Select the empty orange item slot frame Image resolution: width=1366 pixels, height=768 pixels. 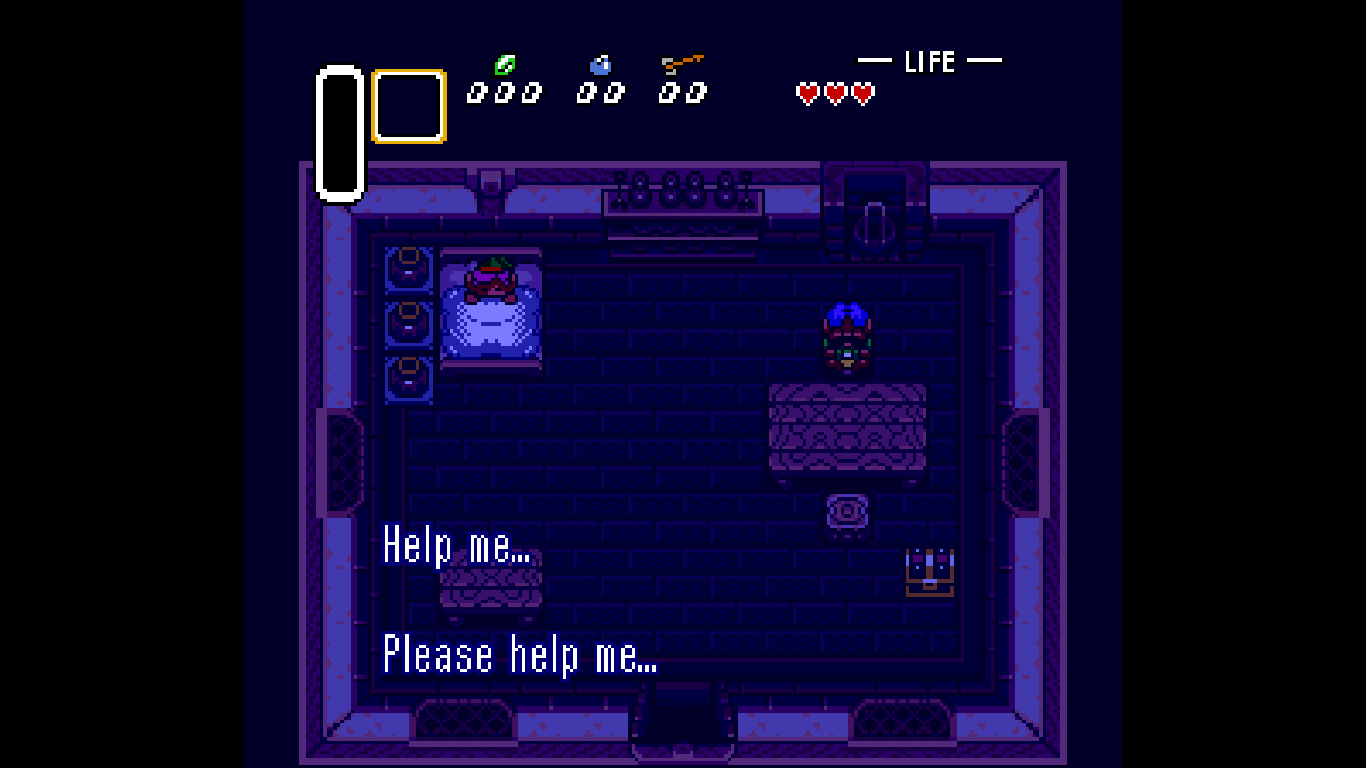tap(407, 105)
